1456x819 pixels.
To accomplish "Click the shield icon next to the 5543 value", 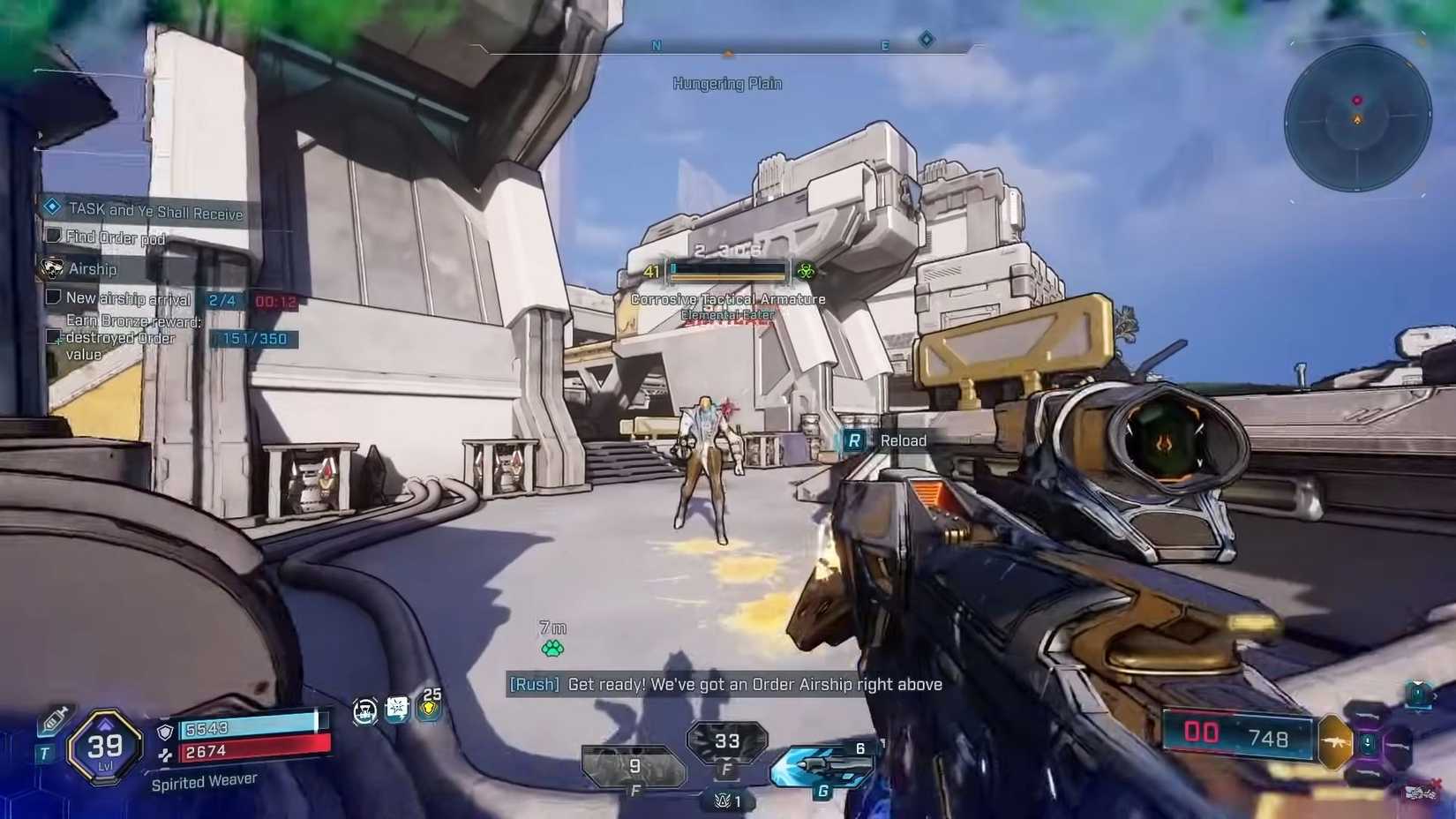I will (164, 731).
